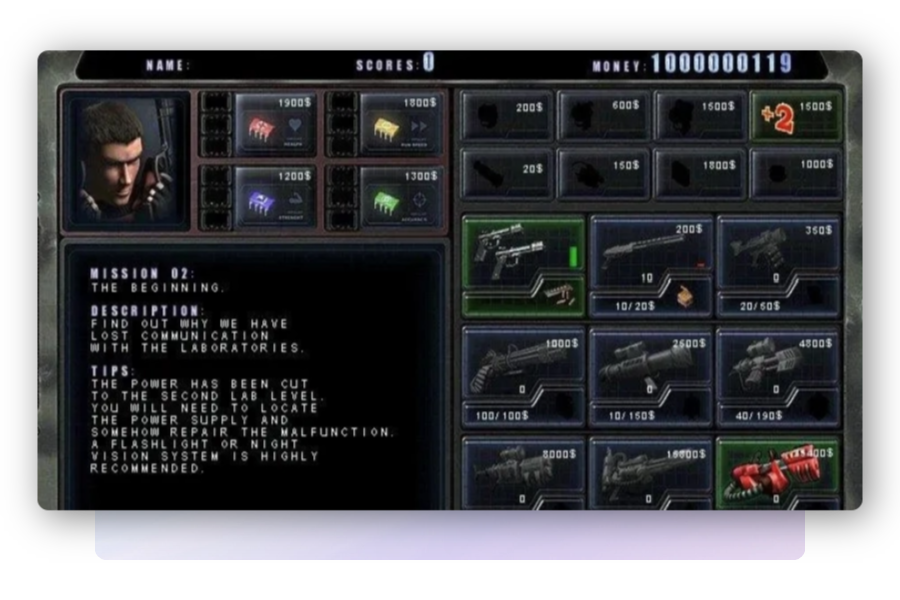The width and height of the screenshot is (900, 600).
Task: Buy the 150$ equipment item
Action: (603, 174)
